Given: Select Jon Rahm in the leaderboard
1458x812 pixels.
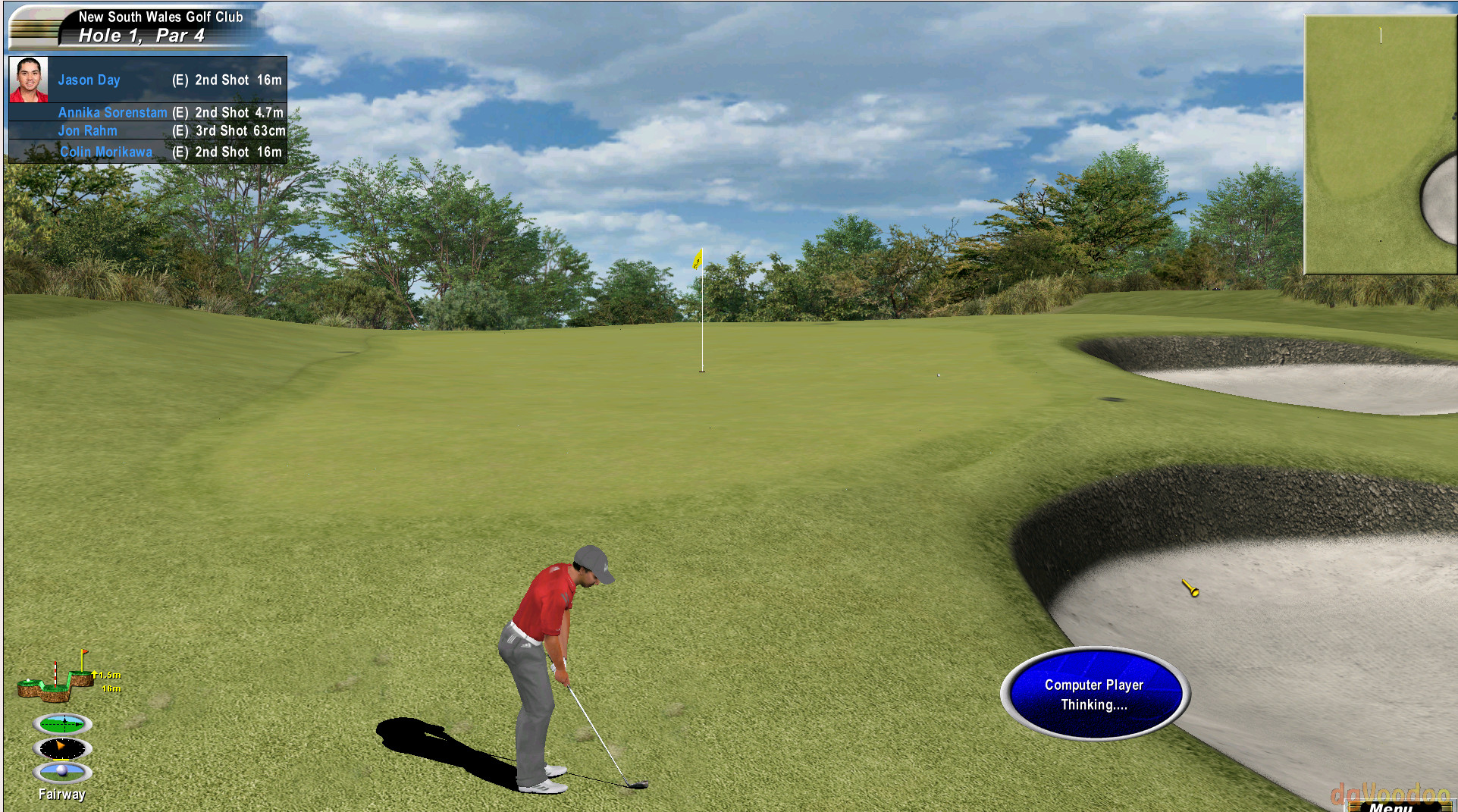Looking at the screenshot, I should click(88, 130).
